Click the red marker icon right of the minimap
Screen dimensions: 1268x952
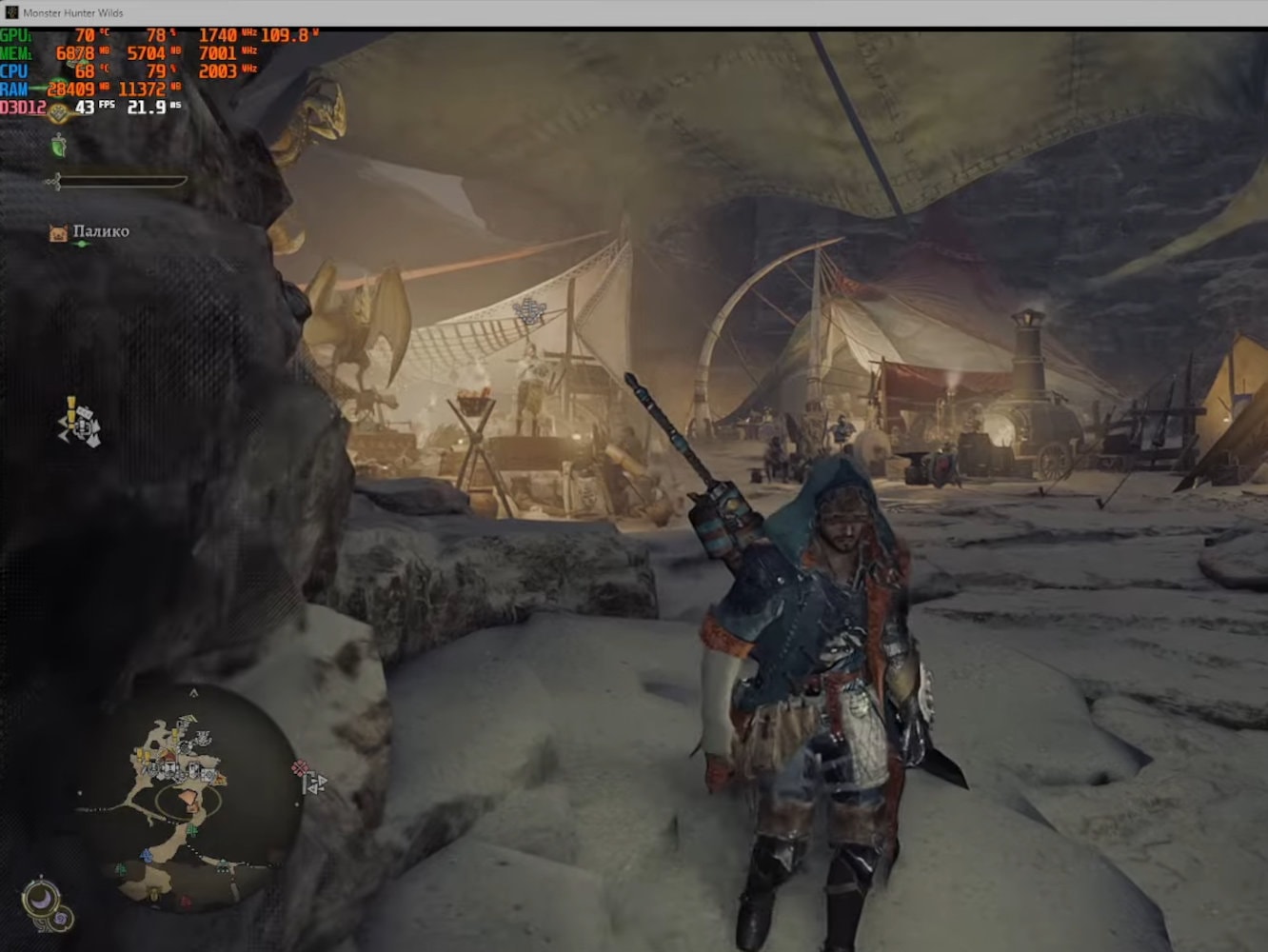point(300,768)
